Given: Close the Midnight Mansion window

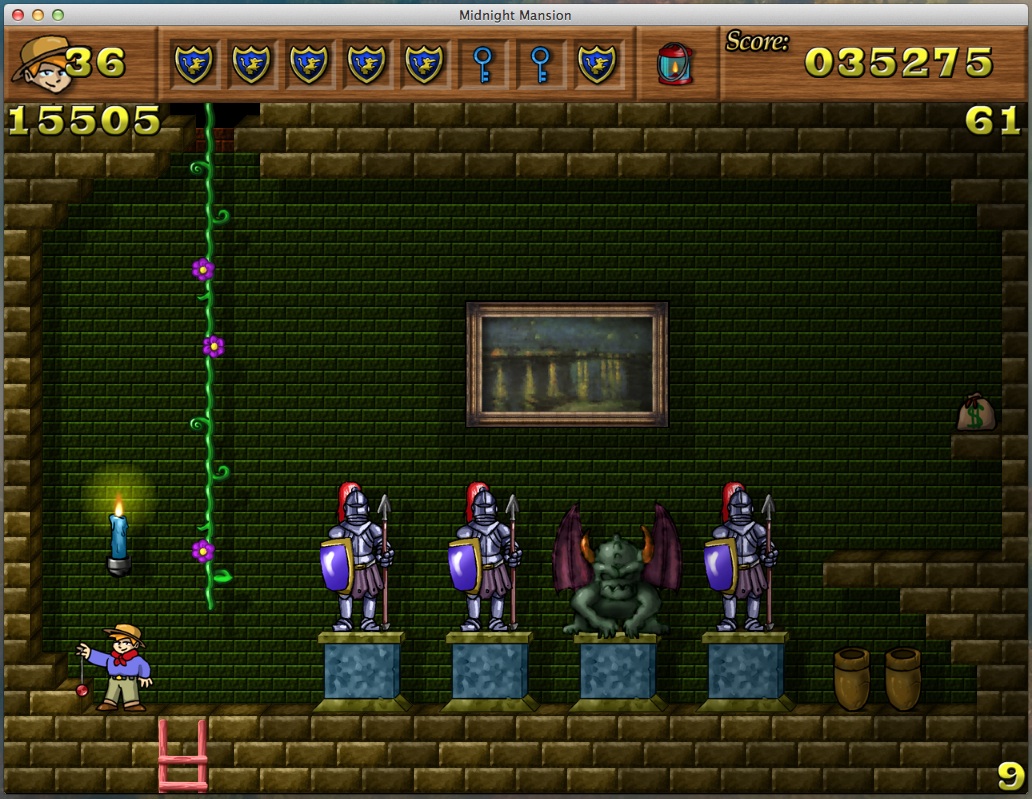Looking at the screenshot, I should 18,15.
